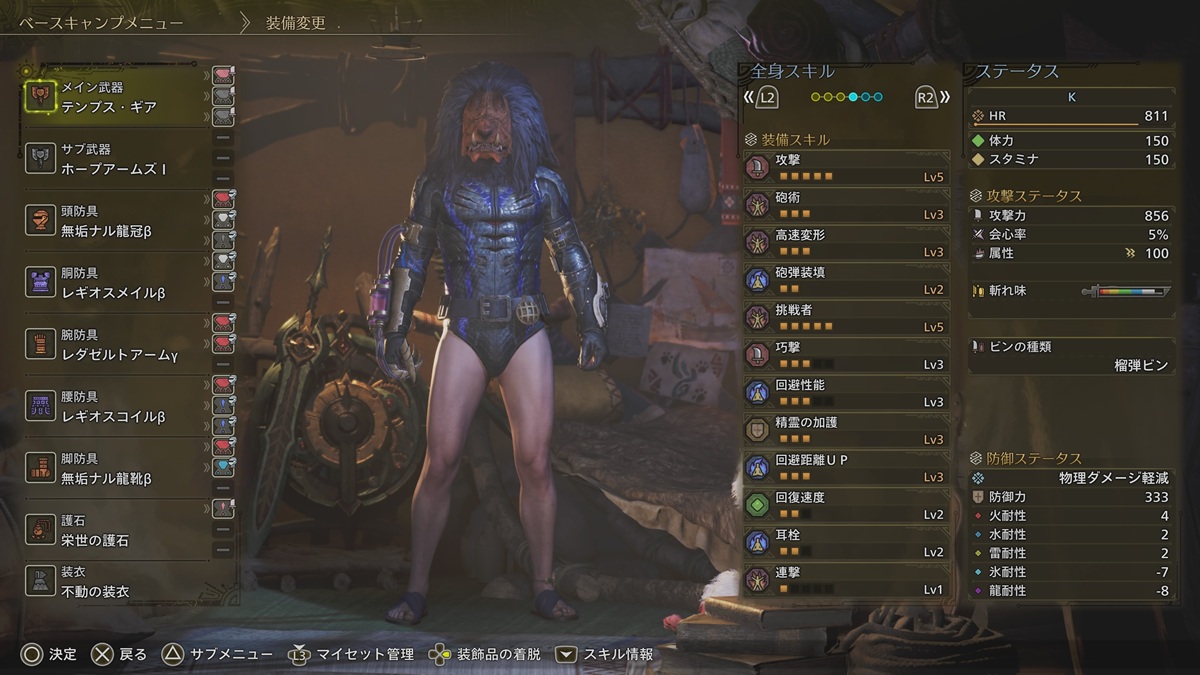Select waist armor レギオスコイルβ

coord(115,408)
